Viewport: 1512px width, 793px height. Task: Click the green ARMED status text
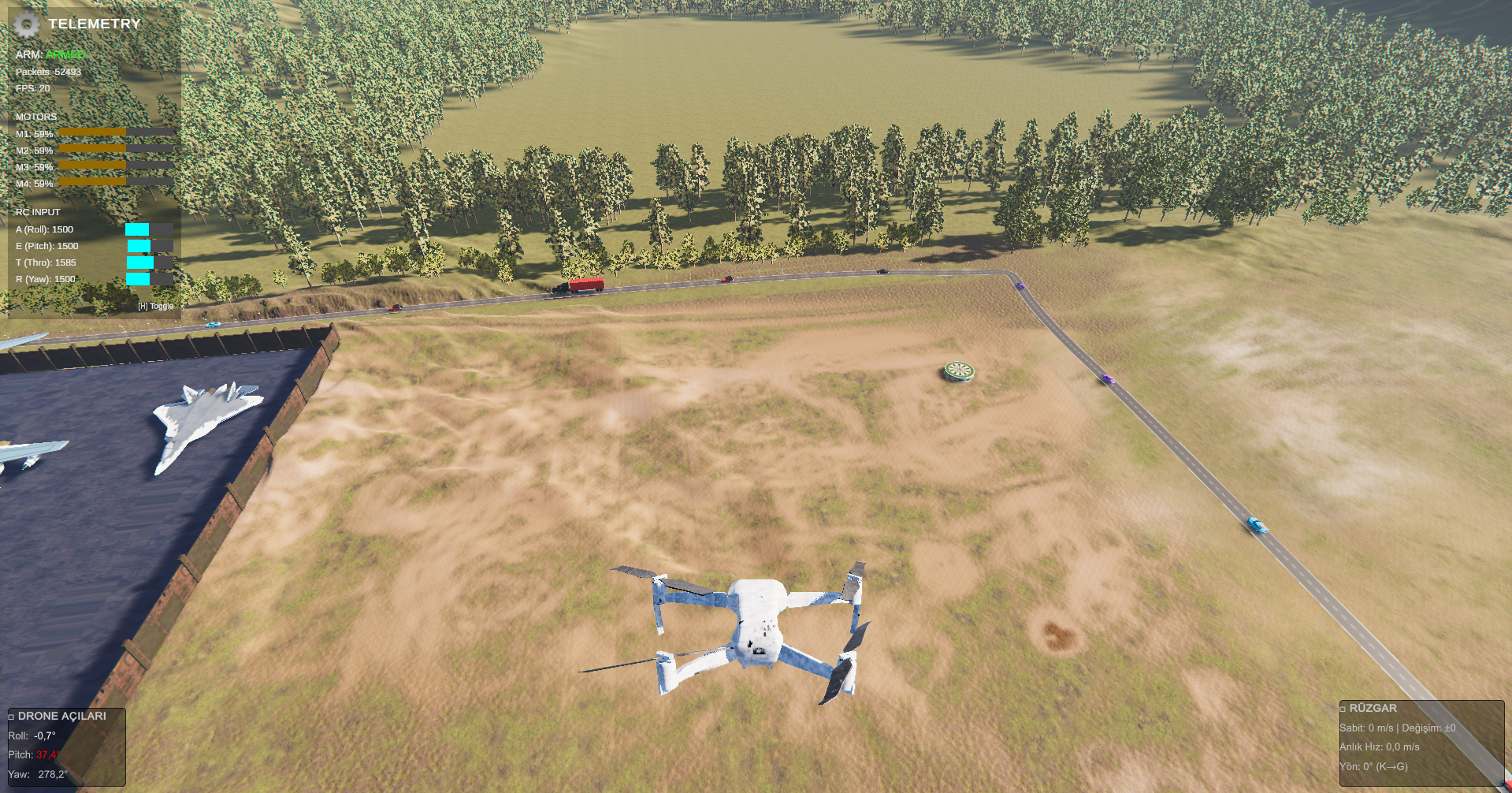coord(63,54)
